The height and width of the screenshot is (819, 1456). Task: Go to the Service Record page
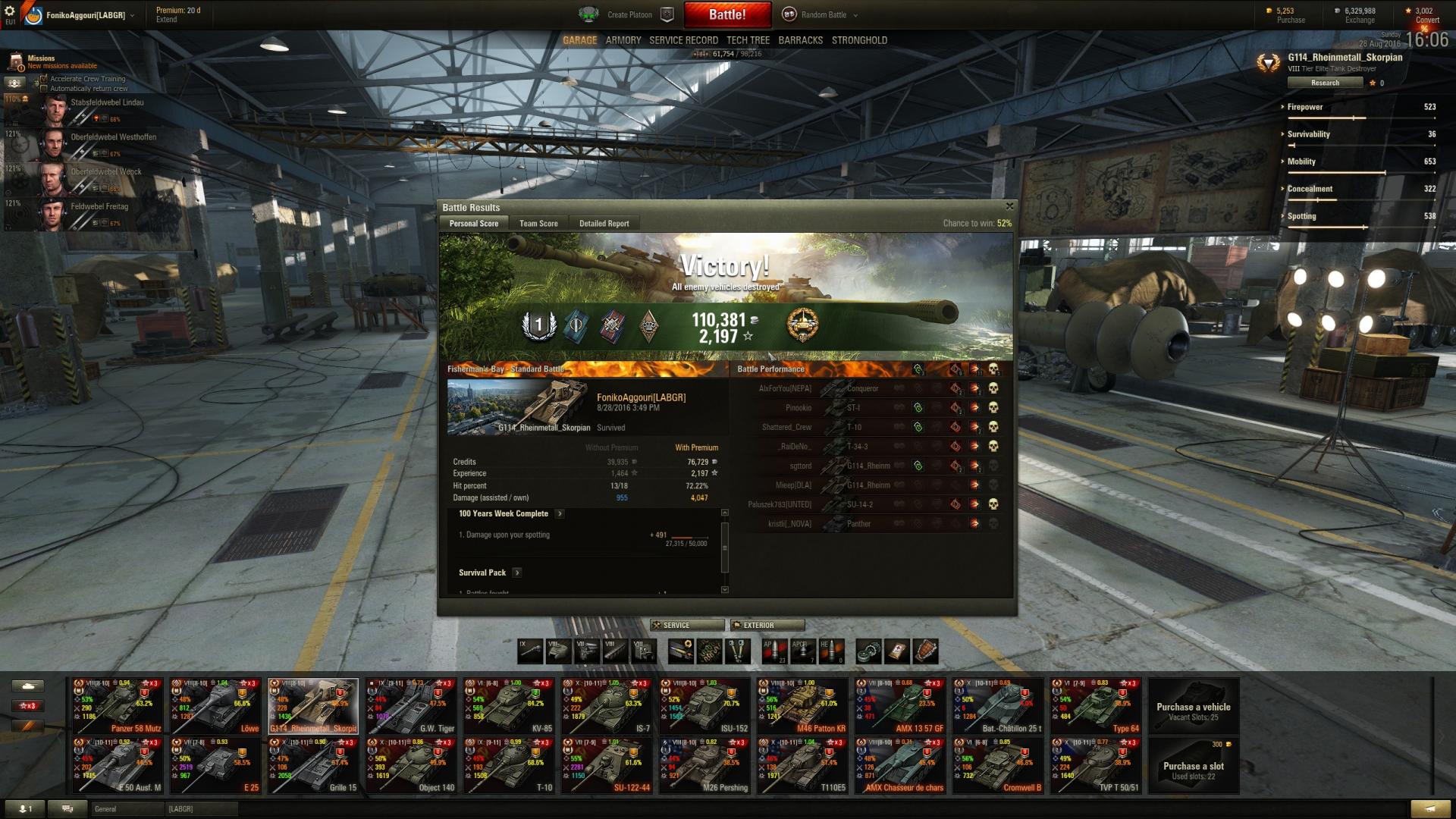[x=683, y=40]
